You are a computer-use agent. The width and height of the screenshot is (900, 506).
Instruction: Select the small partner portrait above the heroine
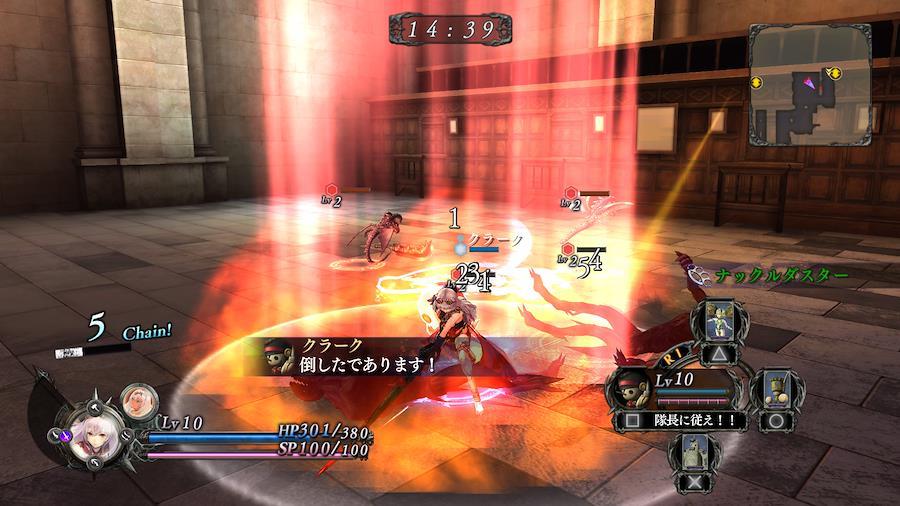coord(137,402)
